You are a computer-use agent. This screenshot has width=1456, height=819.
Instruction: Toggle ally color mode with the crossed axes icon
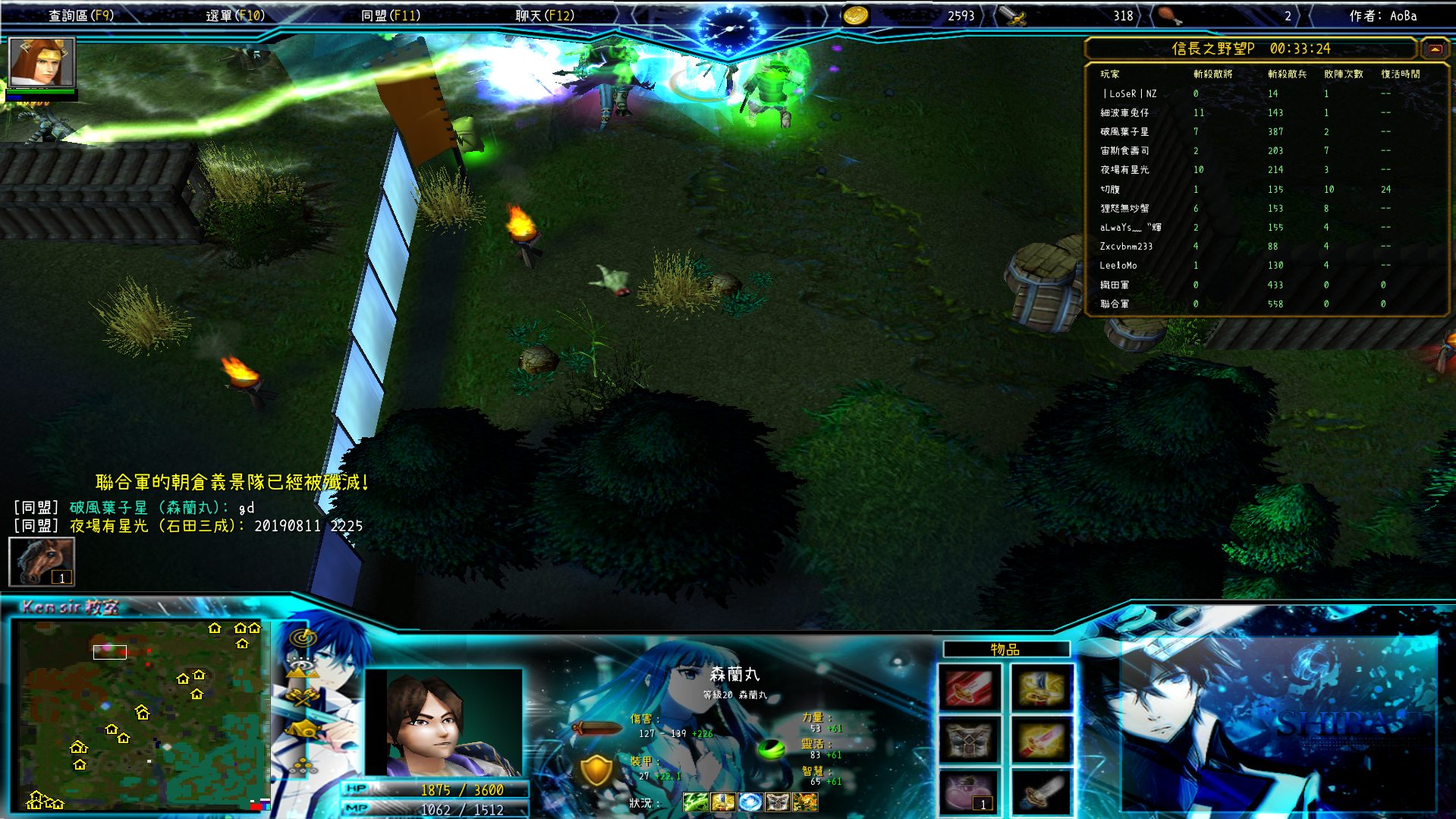pyautogui.click(x=303, y=698)
